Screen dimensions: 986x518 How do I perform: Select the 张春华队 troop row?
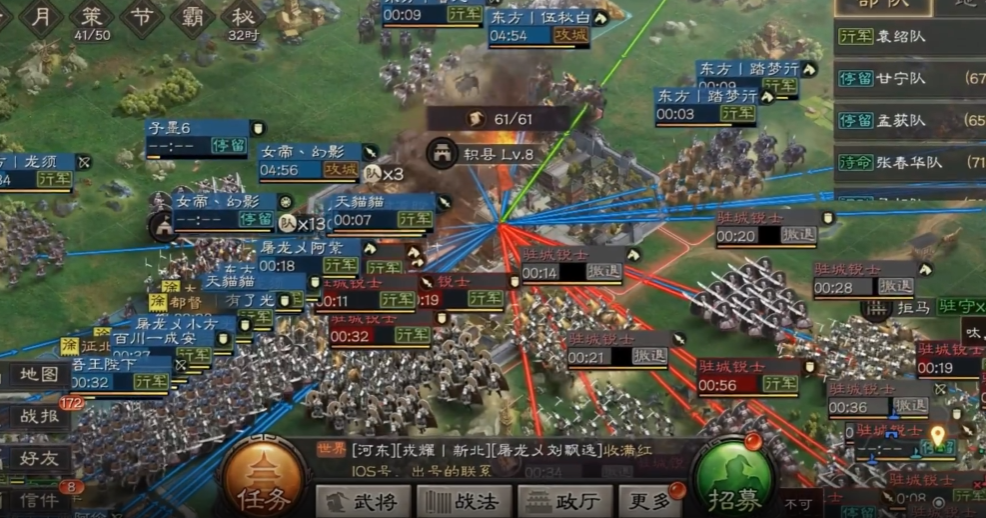(x=910, y=162)
